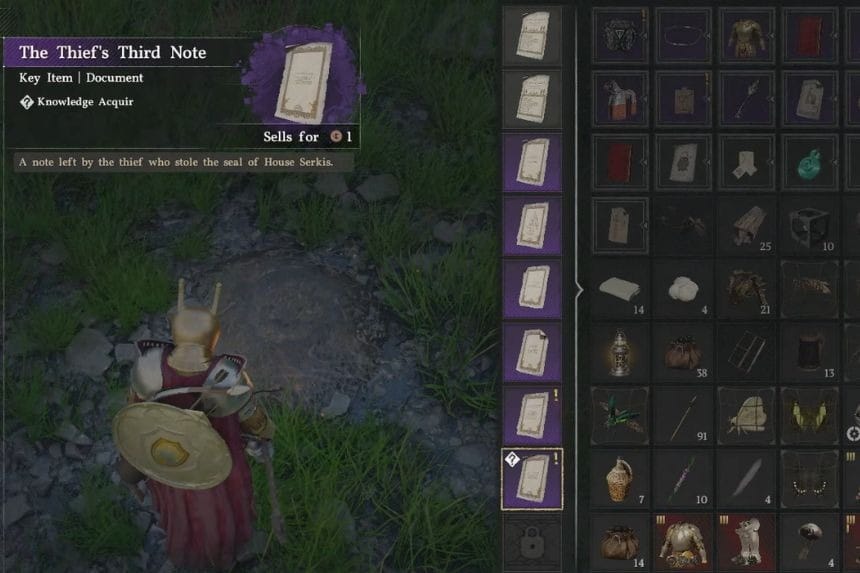
Task: Choose the grey feather stack of 4
Action: 747,479
